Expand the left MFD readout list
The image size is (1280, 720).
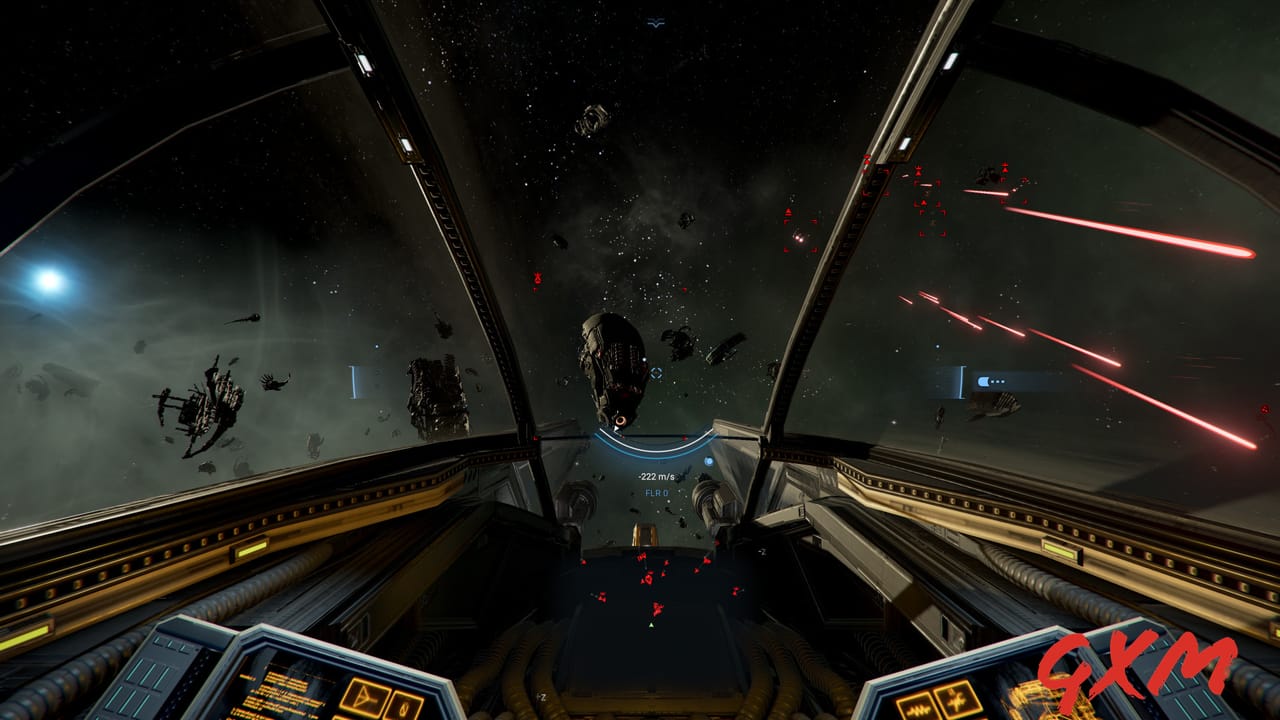pyautogui.click(x=282, y=692)
